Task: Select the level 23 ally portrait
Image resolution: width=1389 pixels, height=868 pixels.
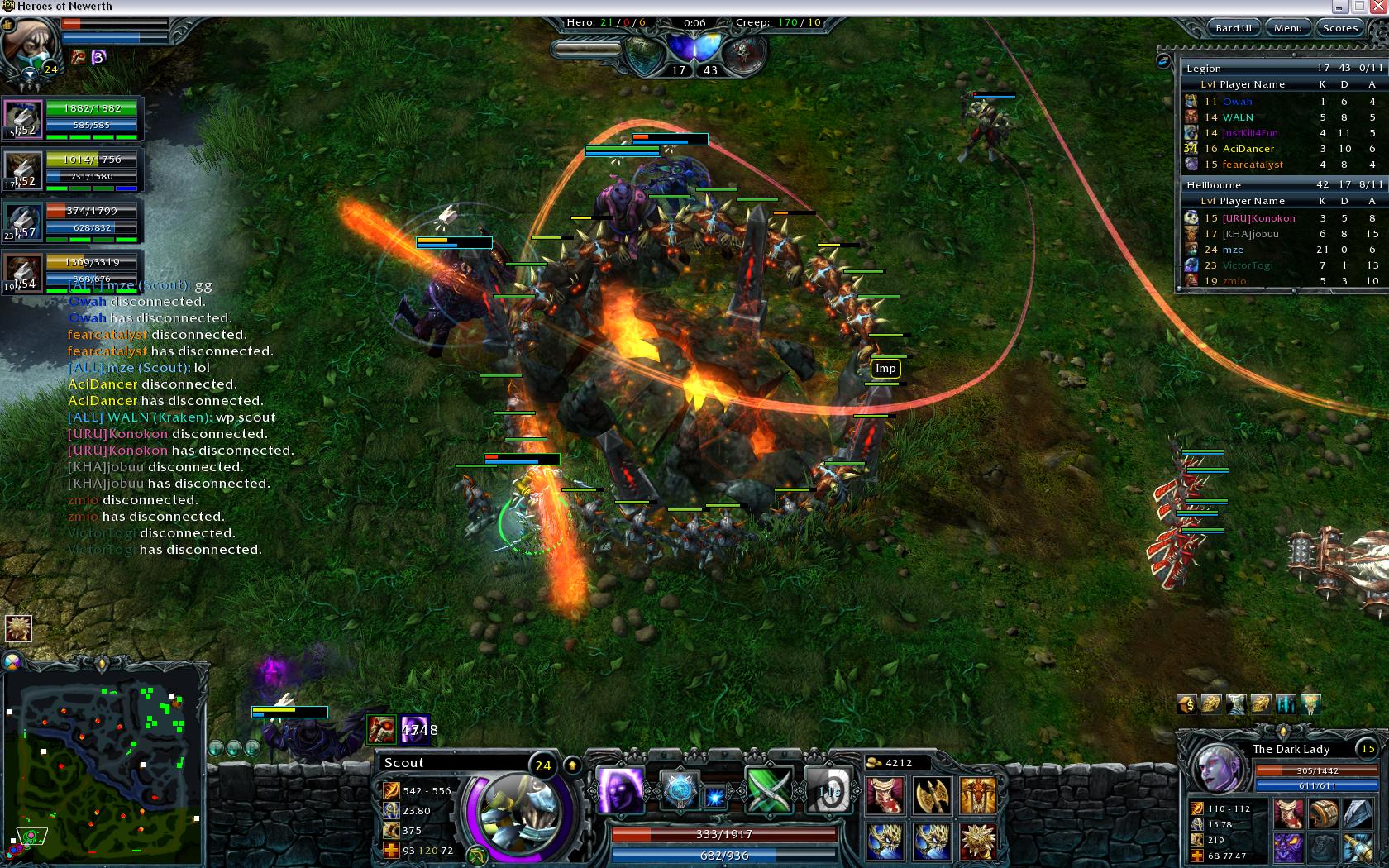Action: point(23,222)
